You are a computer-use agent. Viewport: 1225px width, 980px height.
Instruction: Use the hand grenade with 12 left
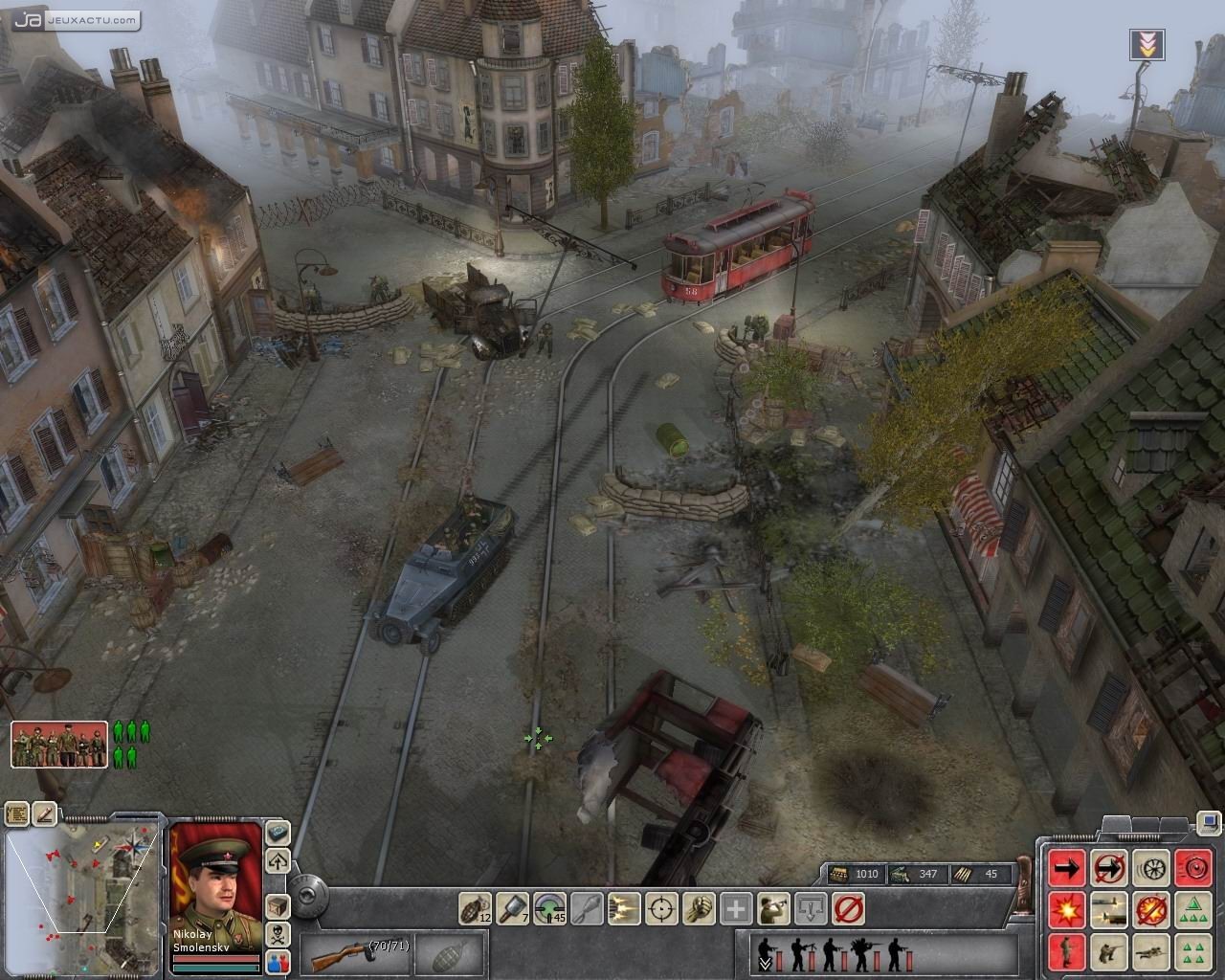tap(475, 907)
